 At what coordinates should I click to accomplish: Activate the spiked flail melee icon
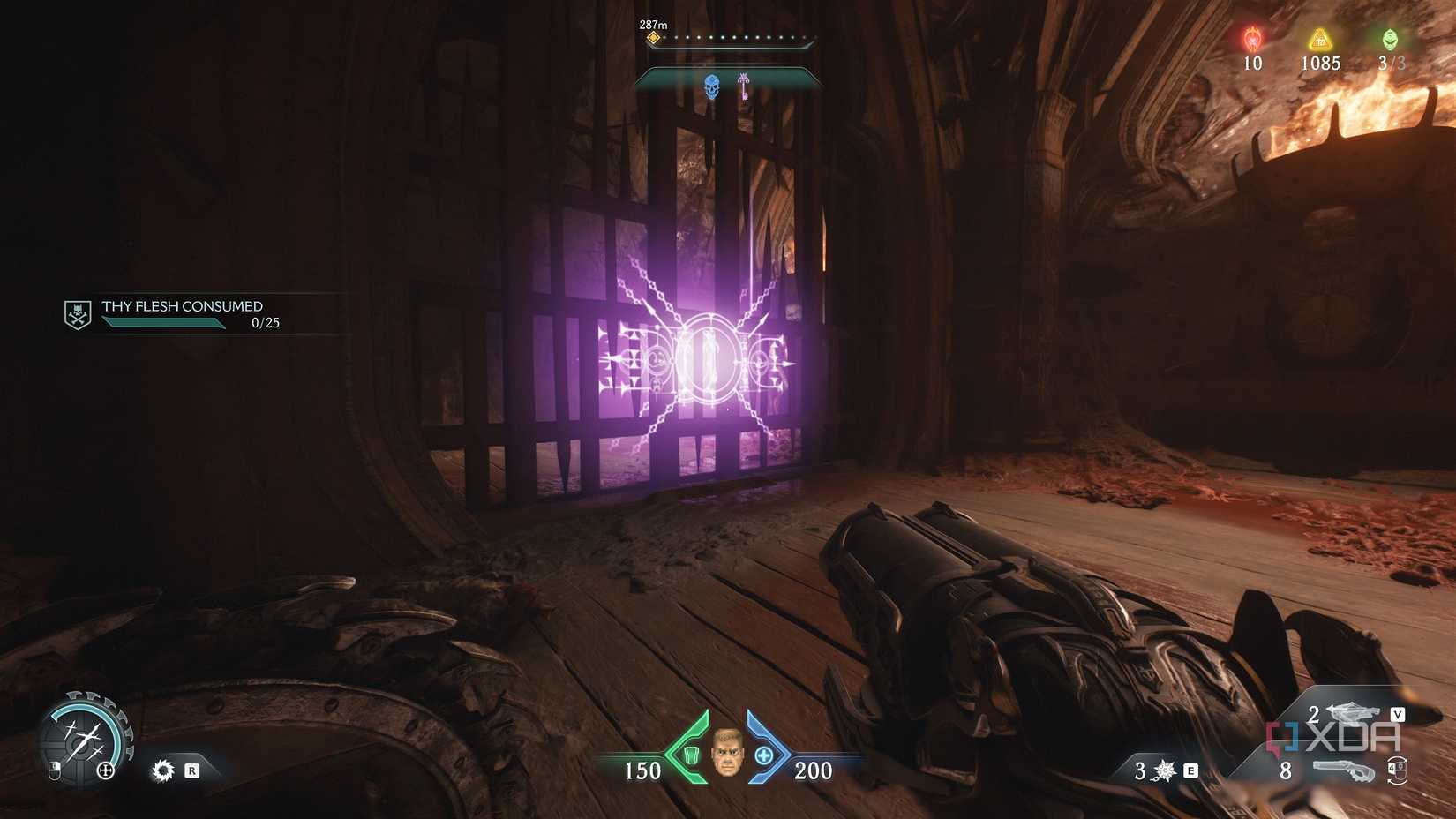pyautogui.click(x=1166, y=770)
